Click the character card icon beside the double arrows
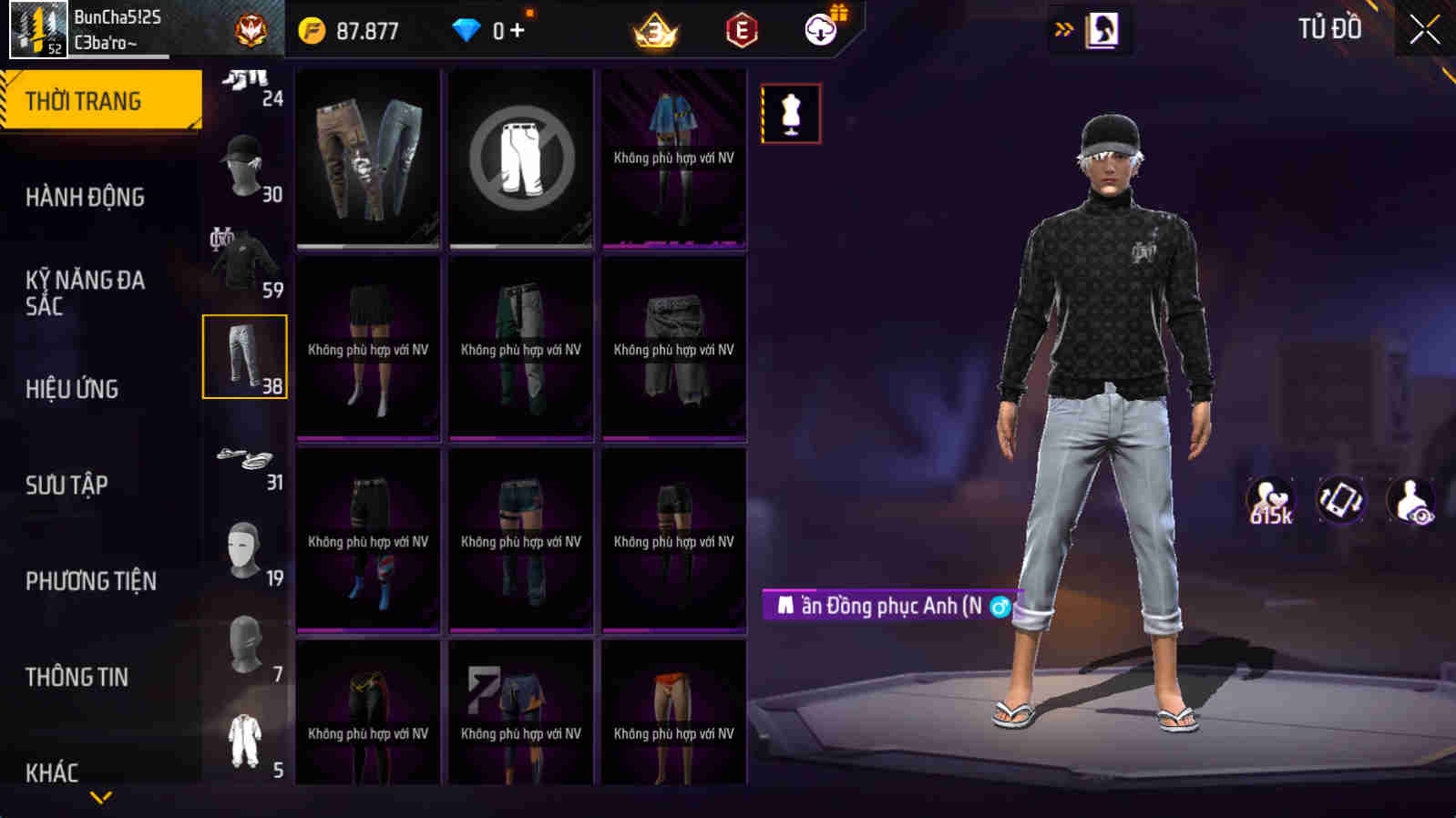 click(1104, 28)
